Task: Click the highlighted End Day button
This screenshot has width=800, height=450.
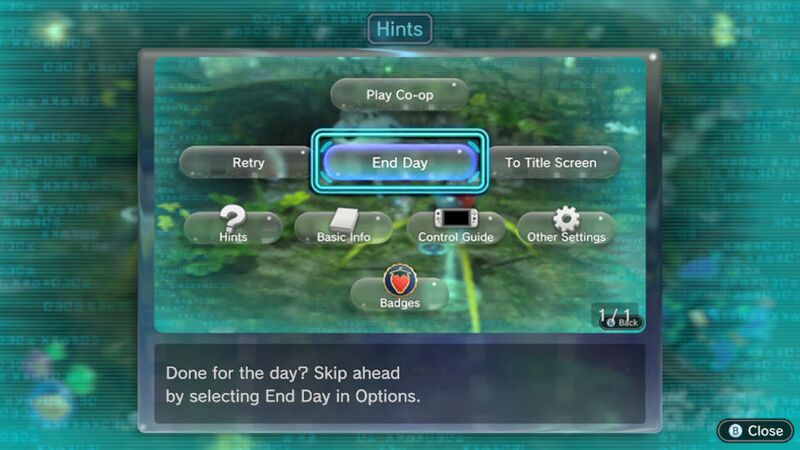Action: (x=399, y=162)
